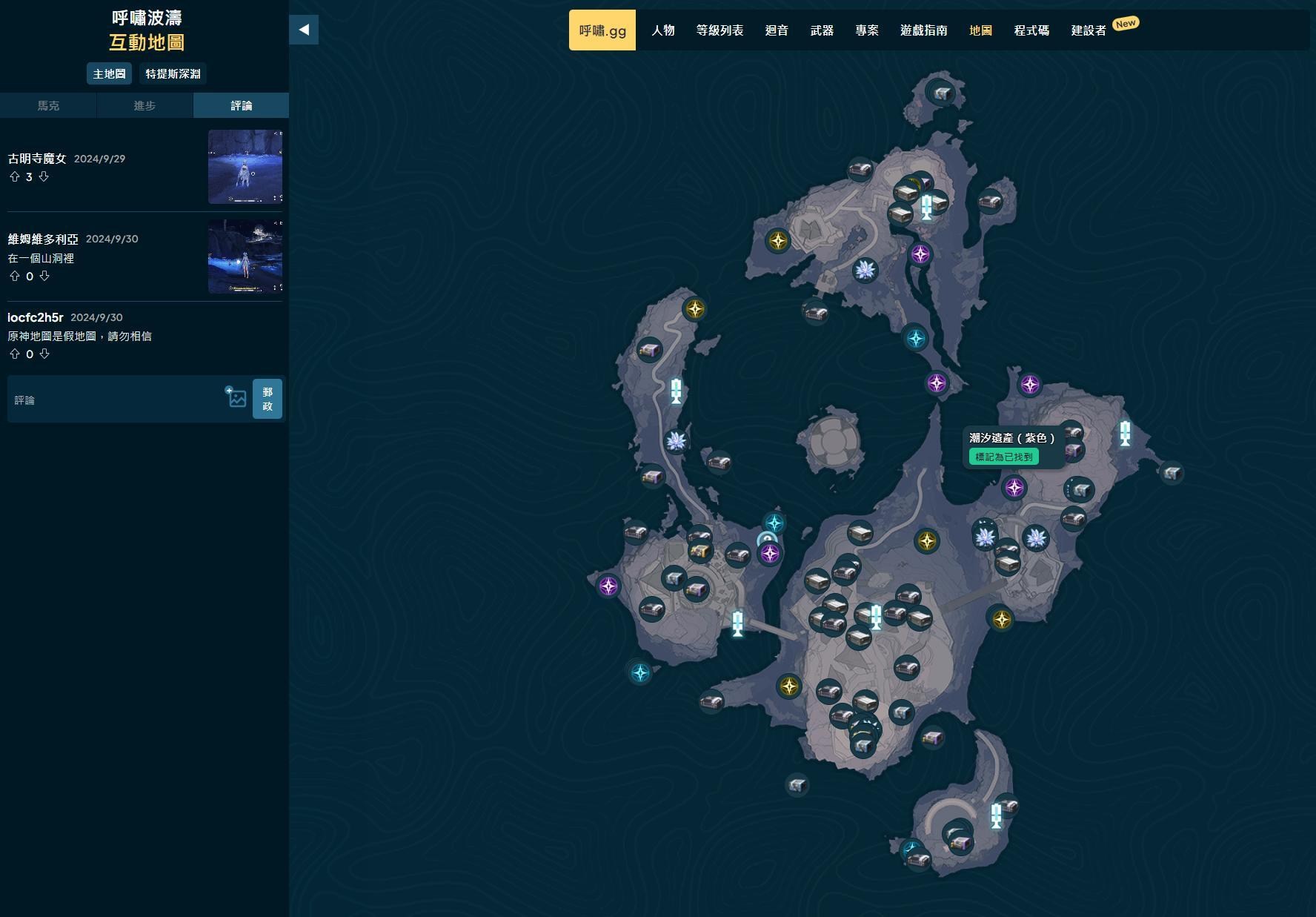Switch to the 特提斯深淵 map
The width and height of the screenshot is (1316, 917).
pyautogui.click(x=173, y=73)
